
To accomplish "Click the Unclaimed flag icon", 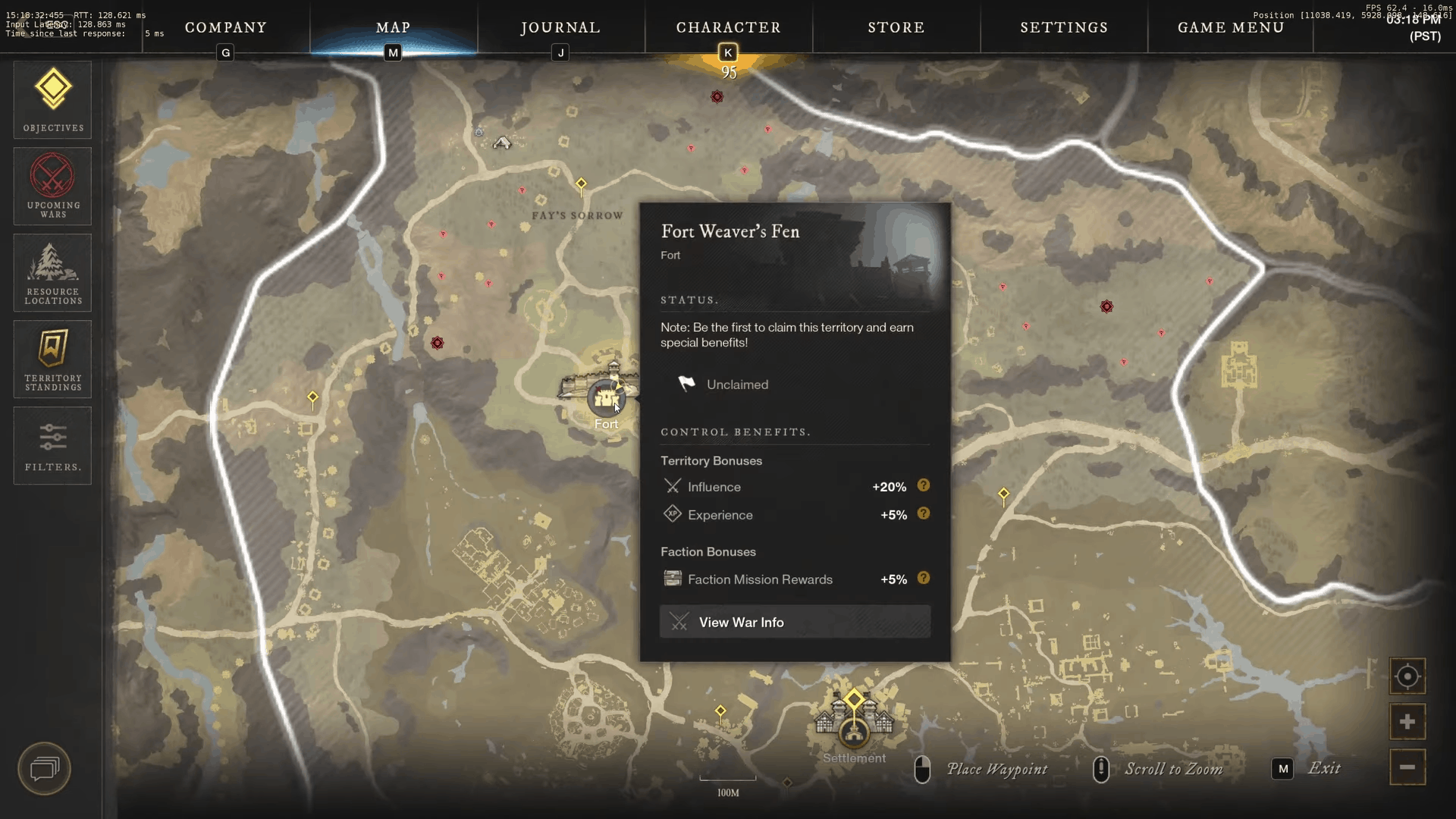I will (686, 384).
